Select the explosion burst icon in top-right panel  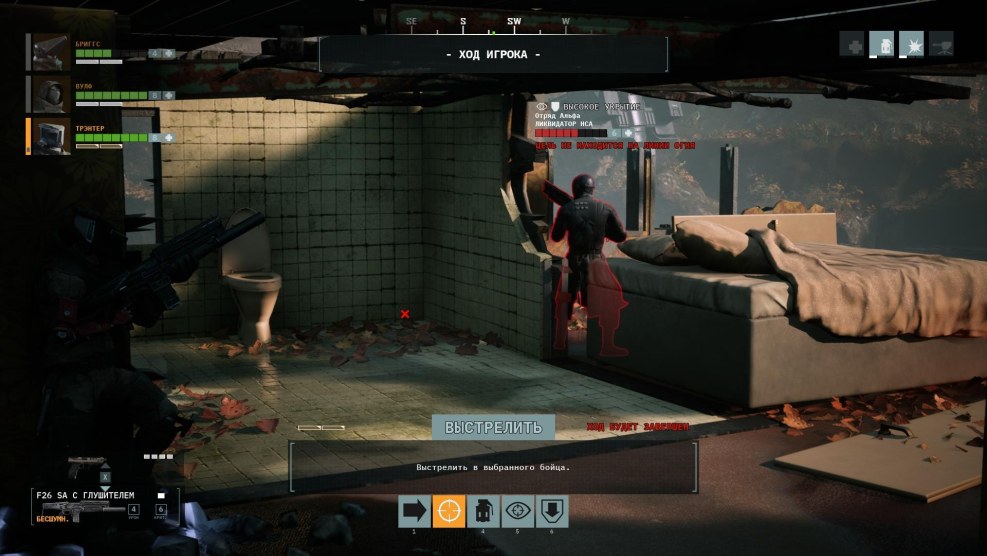pyautogui.click(x=912, y=44)
